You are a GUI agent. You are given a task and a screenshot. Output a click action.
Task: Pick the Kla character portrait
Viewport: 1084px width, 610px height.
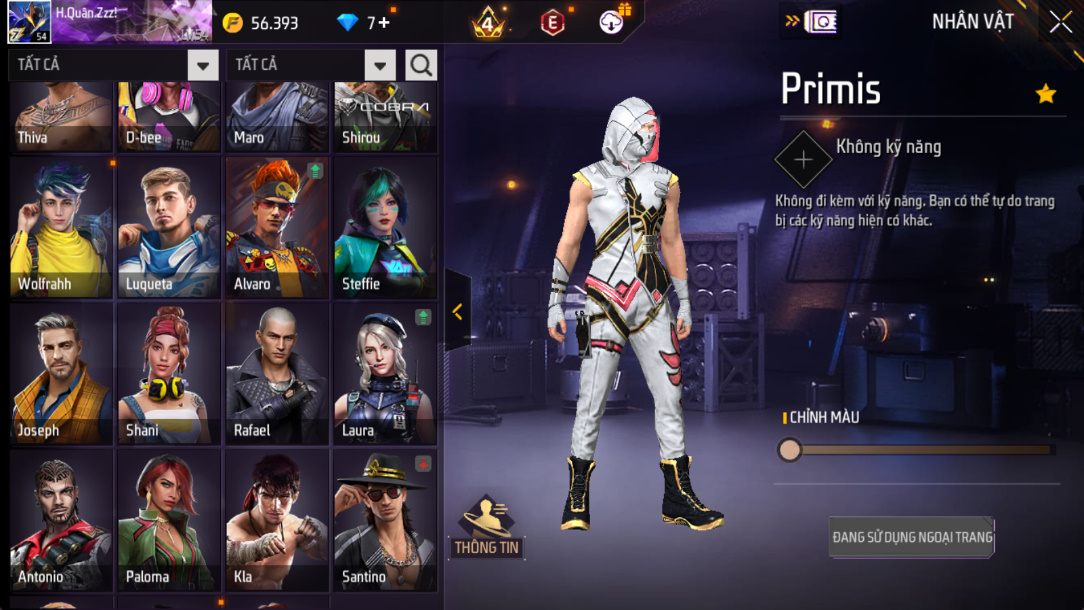tap(277, 520)
